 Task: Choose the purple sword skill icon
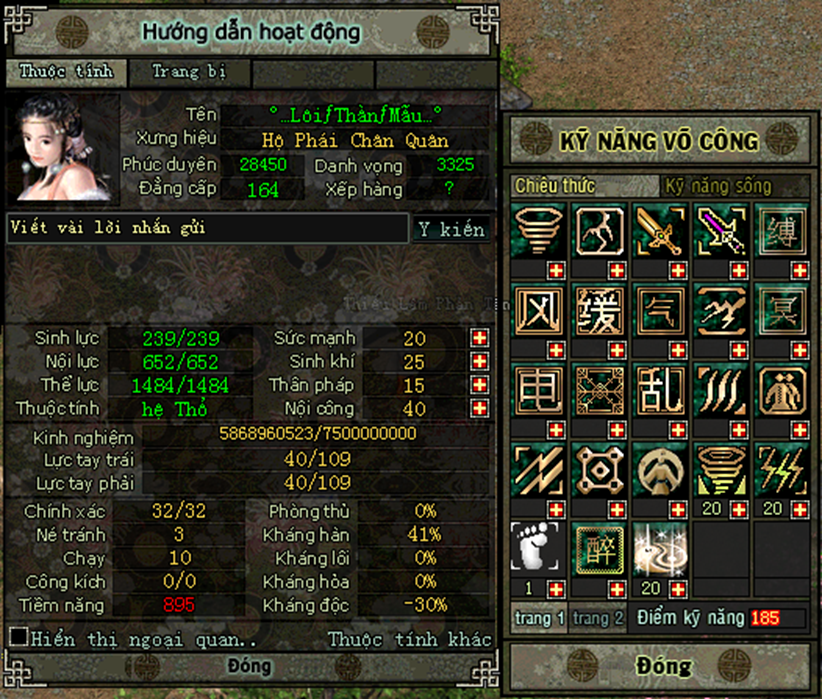(x=722, y=231)
